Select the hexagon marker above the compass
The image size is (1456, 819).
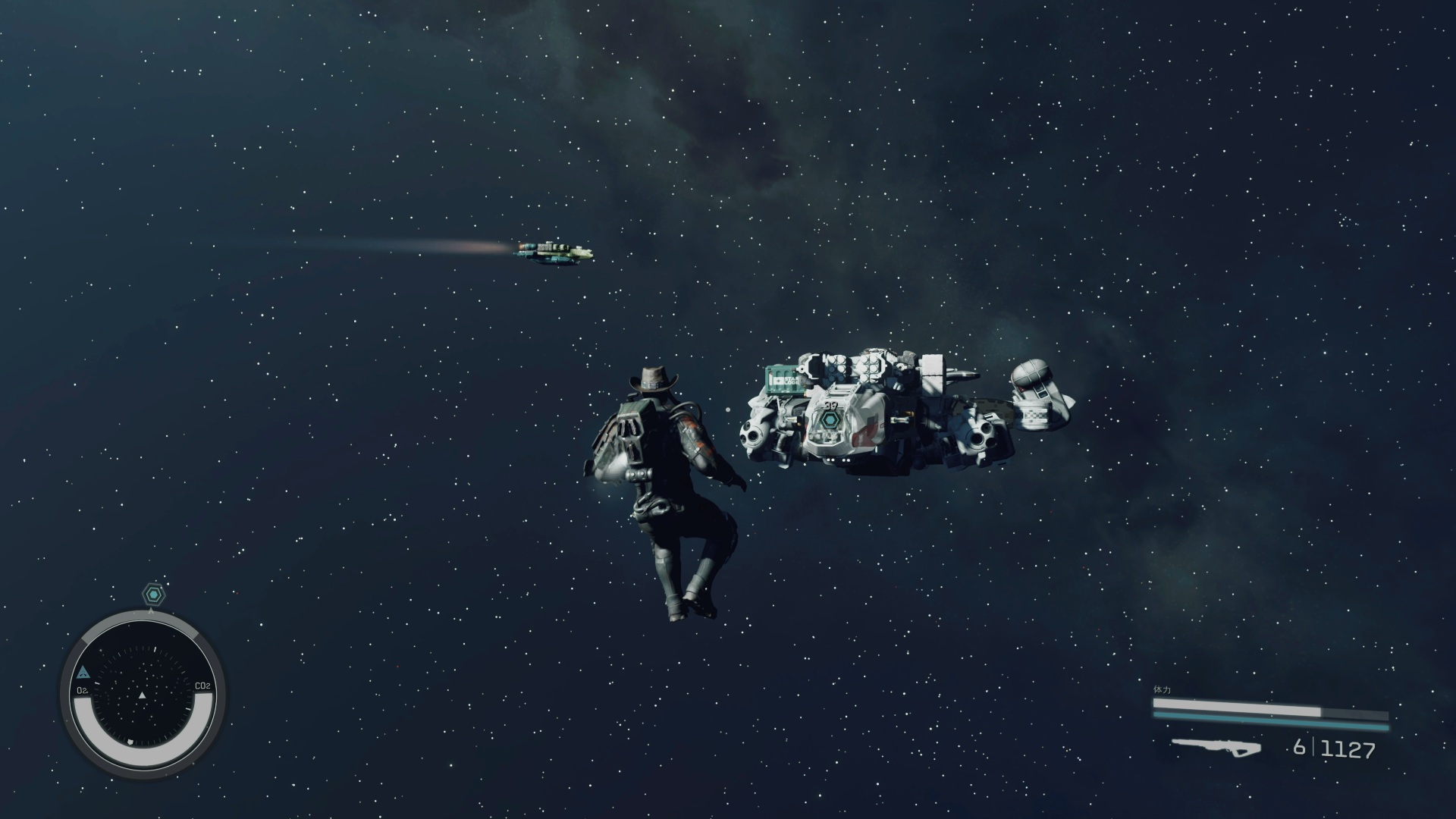(154, 595)
